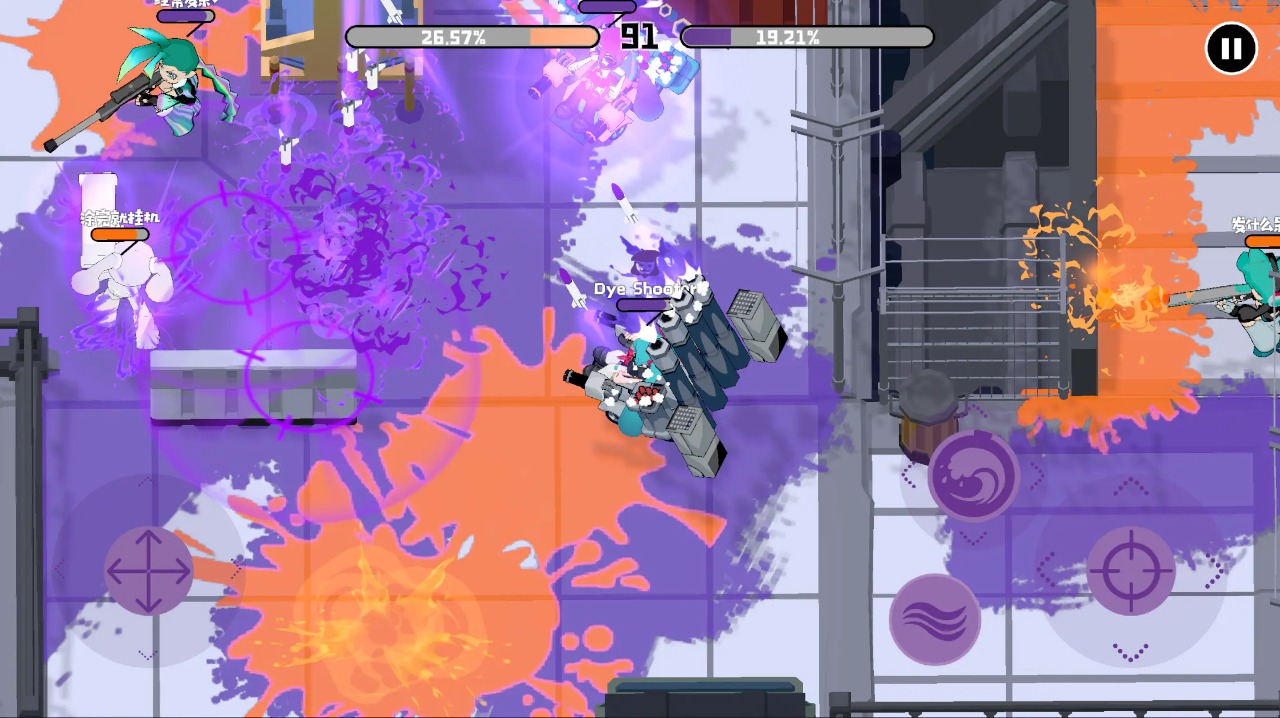Activate the swirling wave skill button
Image resolution: width=1280 pixels, height=718 pixels.
click(973, 475)
